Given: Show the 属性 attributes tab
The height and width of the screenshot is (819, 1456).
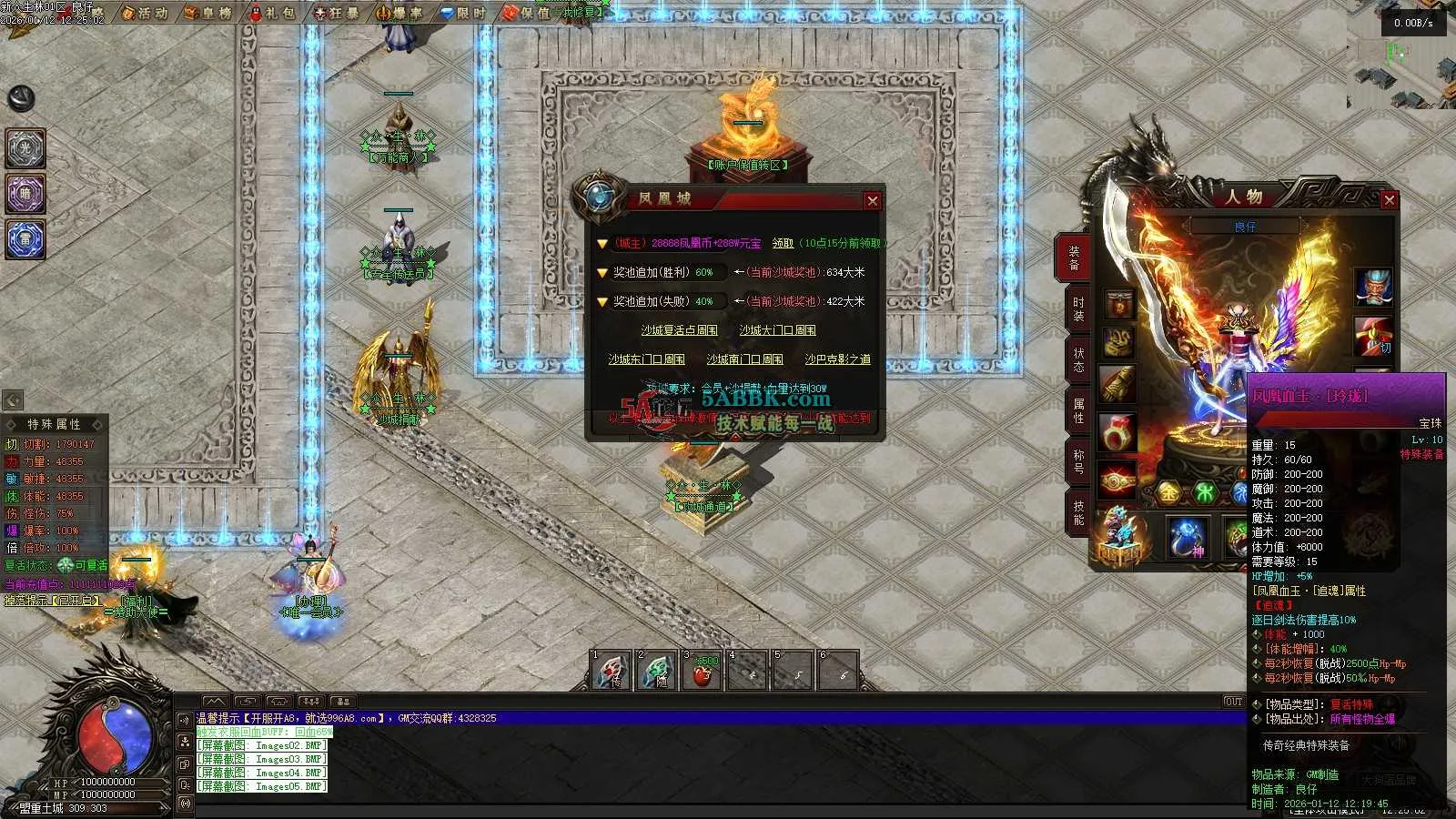Looking at the screenshot, I should pyautogui.click(x=1078, y=411).
